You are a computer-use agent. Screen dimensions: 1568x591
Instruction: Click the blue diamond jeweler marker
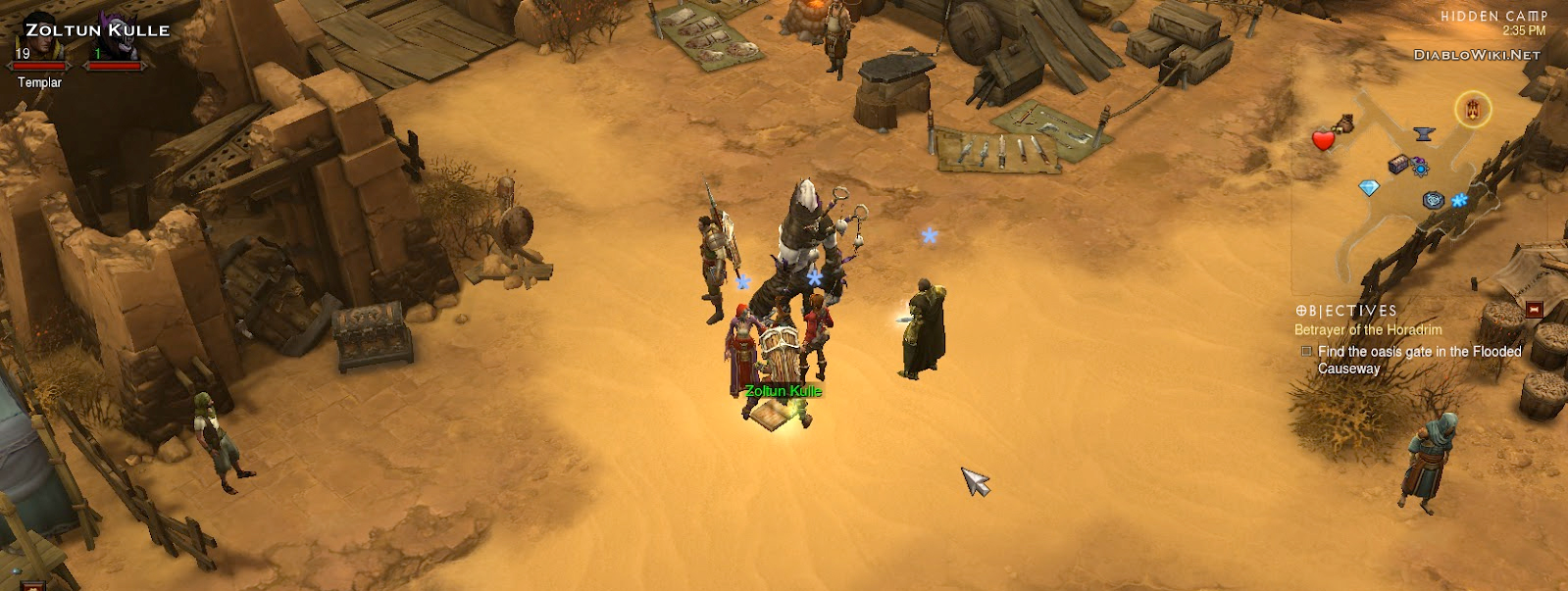pos(1369,187)
